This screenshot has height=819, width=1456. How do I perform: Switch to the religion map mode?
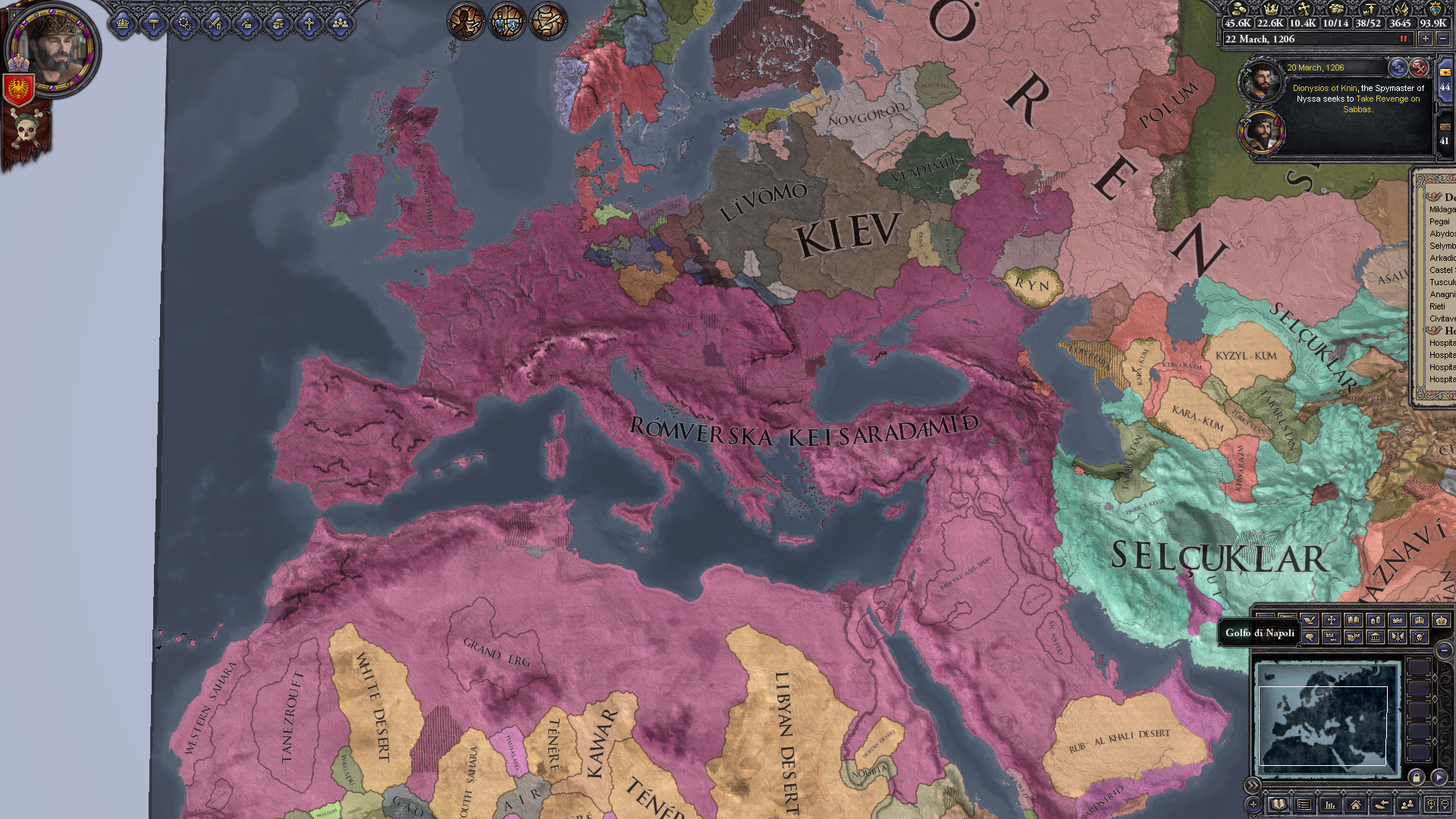(1332, 621)
